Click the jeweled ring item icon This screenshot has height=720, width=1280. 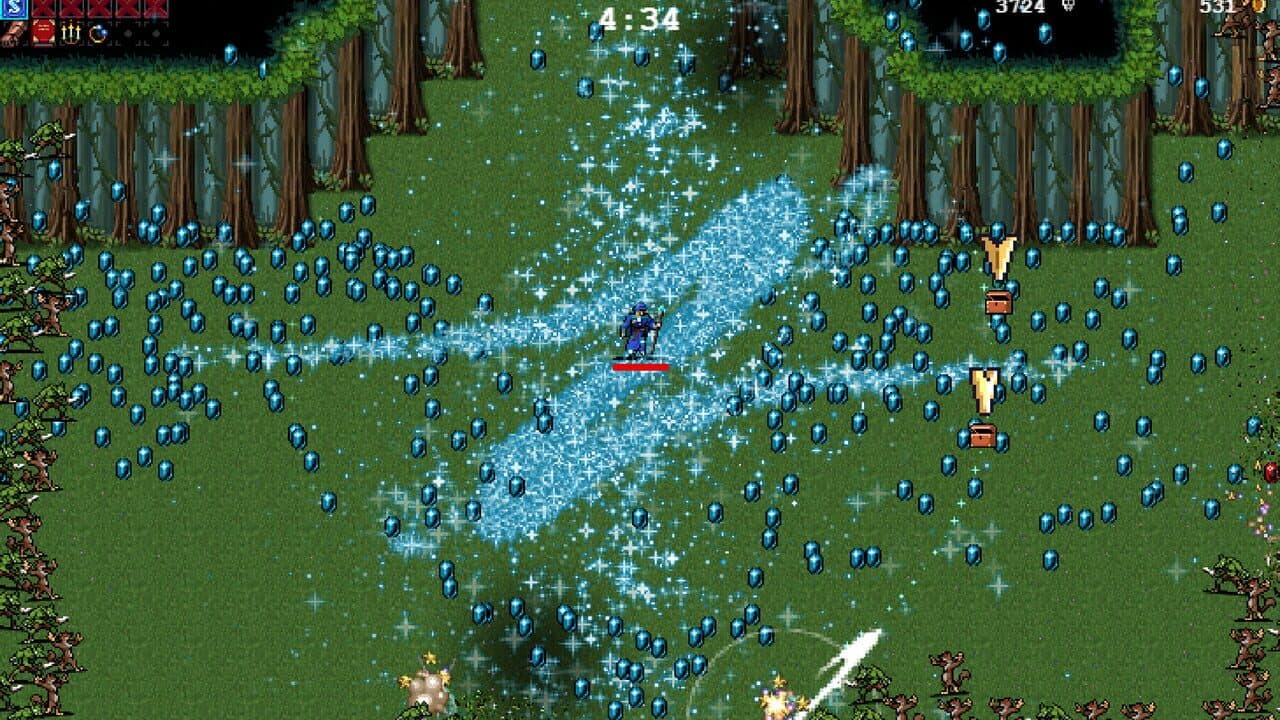(97, 33)
